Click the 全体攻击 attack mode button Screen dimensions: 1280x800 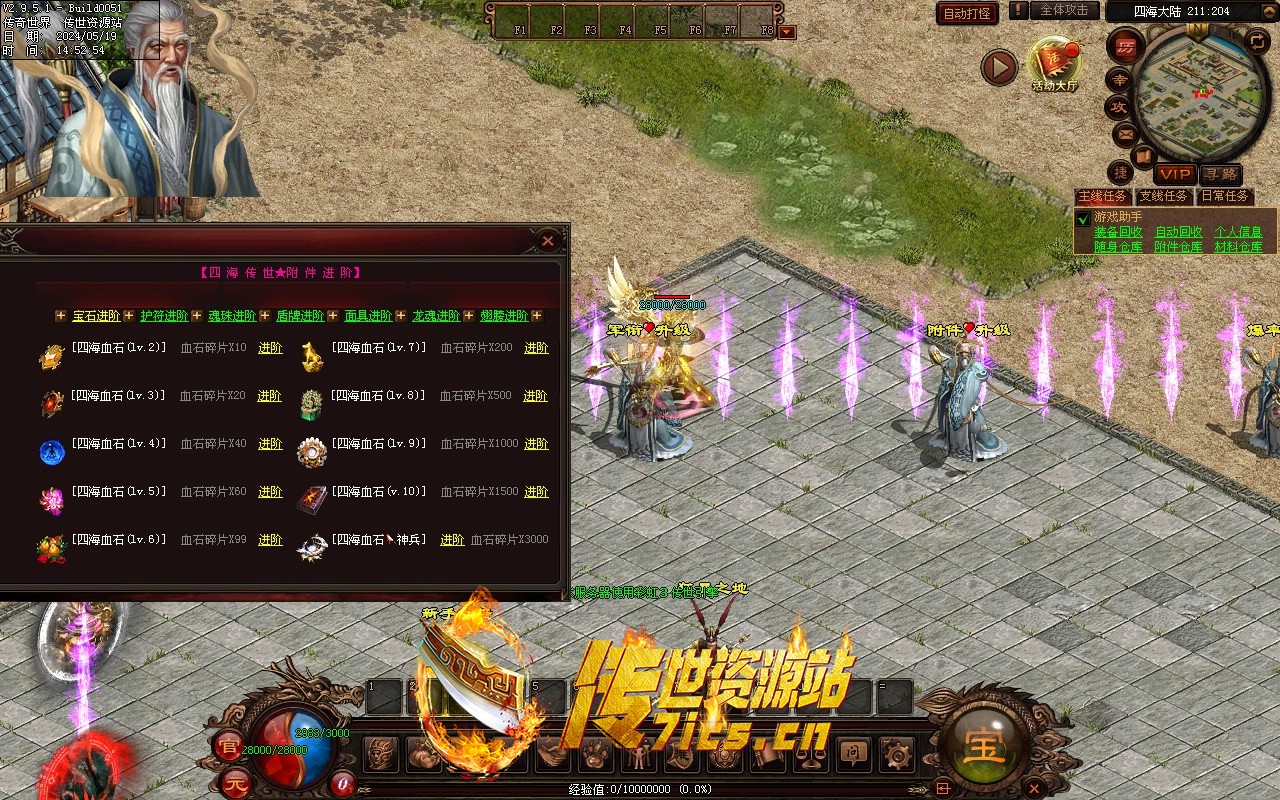tap(1064, 10)
